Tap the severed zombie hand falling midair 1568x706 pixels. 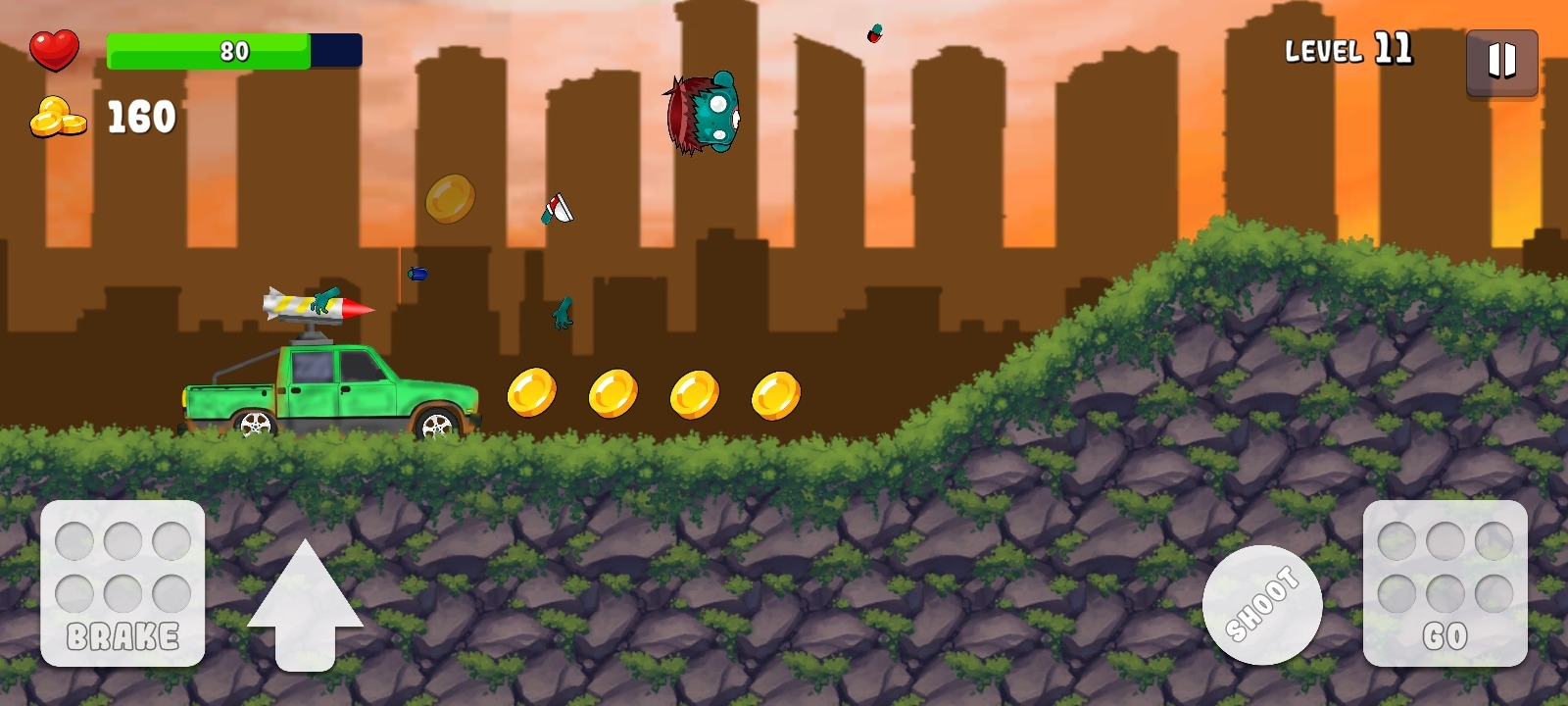coord(563,314)
